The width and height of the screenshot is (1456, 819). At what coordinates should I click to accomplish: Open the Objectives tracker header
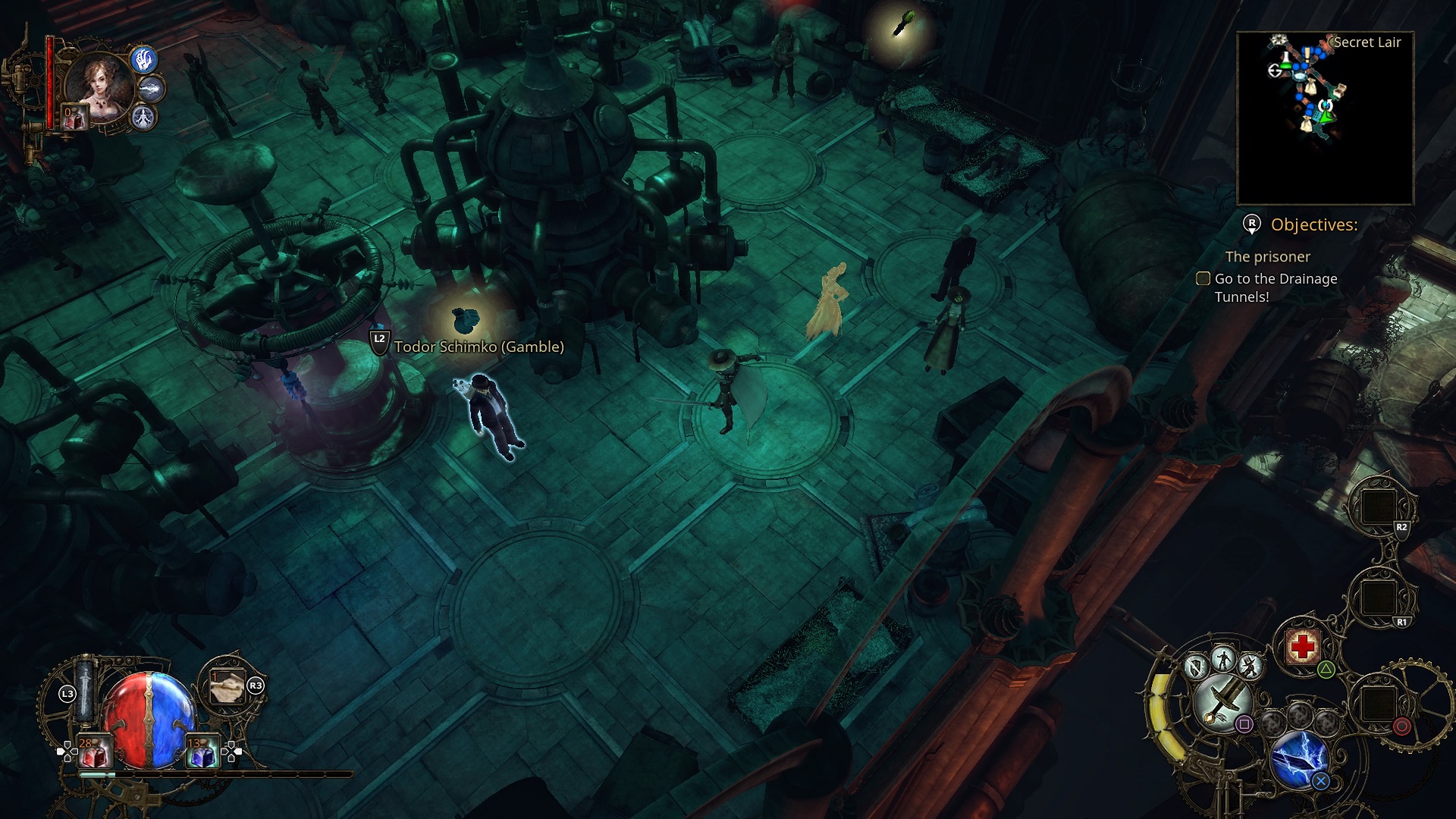pos(1313,224)
